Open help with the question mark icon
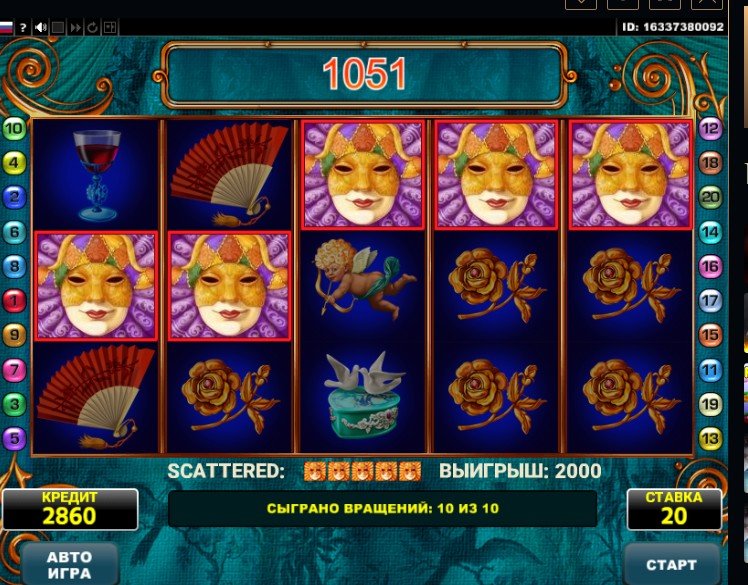This screenshot has height=585, width=748. tap(23, 28)
